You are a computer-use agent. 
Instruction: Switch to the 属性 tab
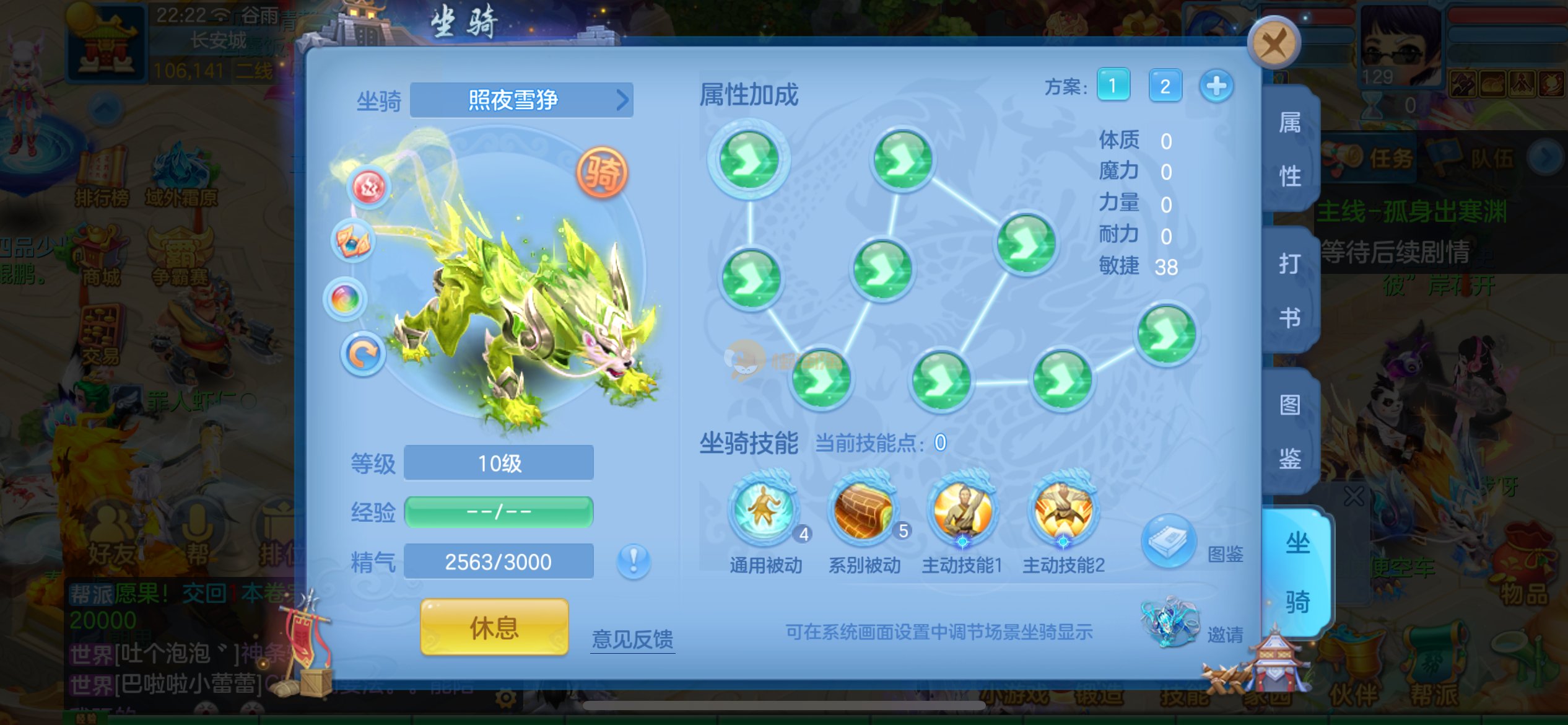[x=1290, y=150]
